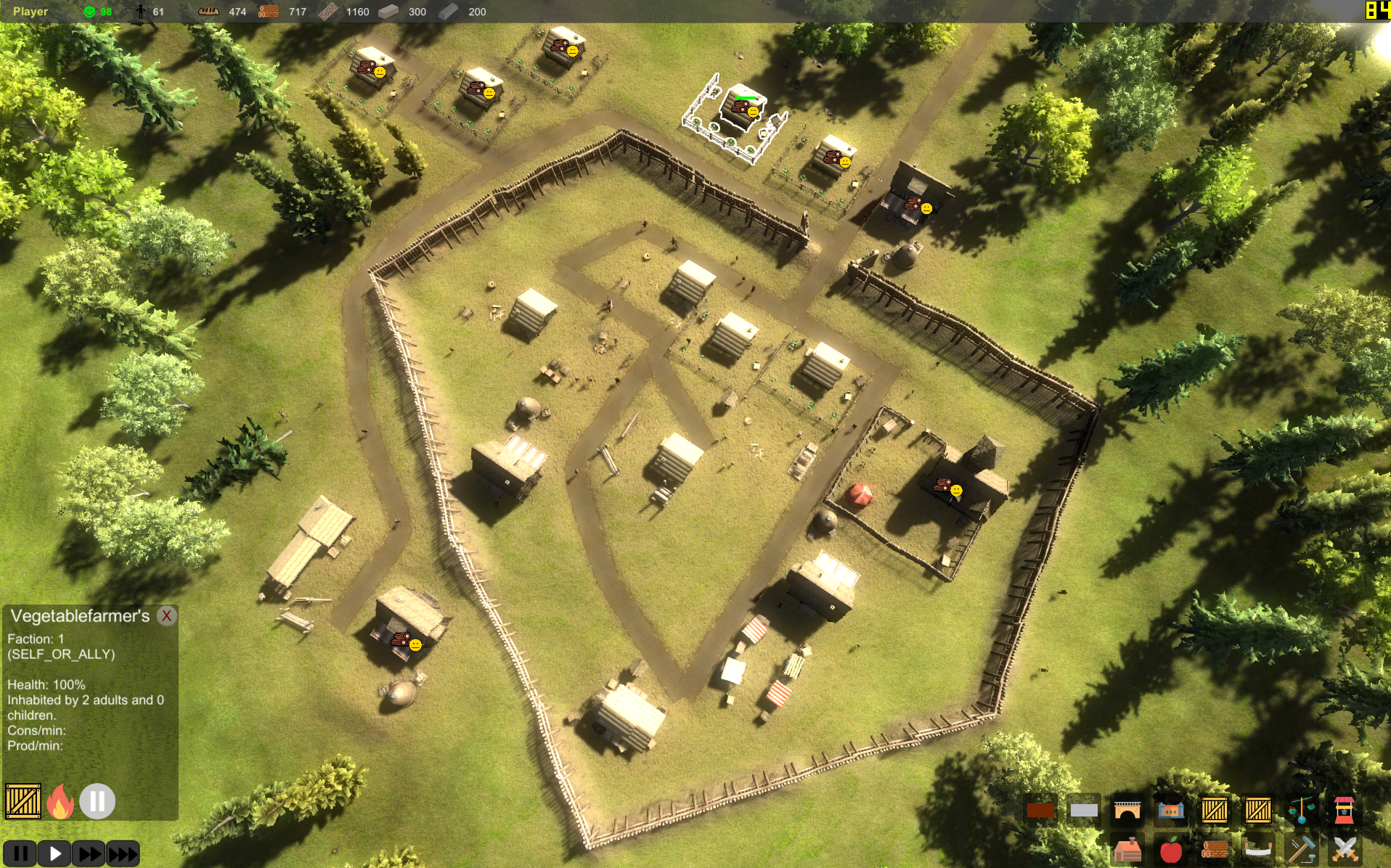Open the balance scales trade icon
This screenshot has height=868, width=1391.
(1301, 810)
